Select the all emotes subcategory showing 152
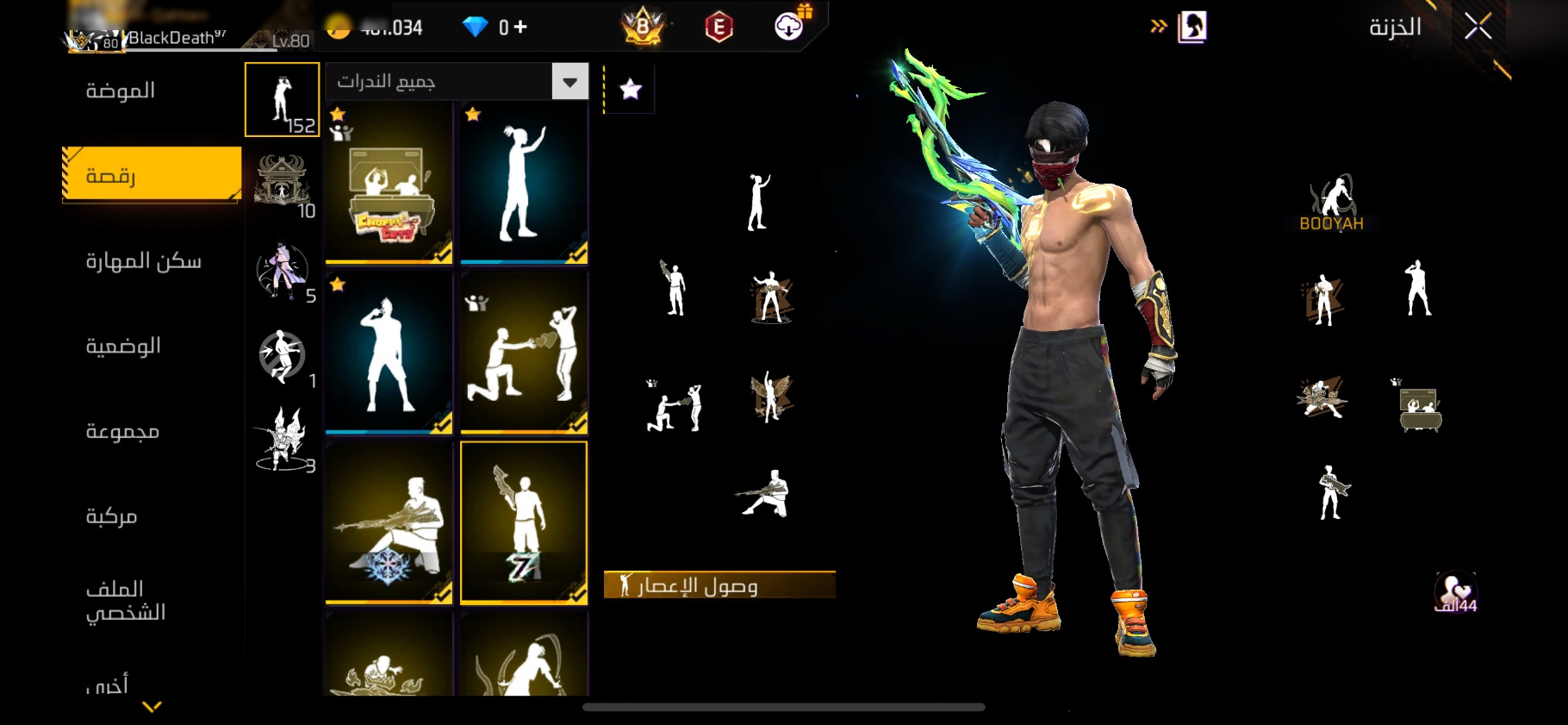The width and height of the screenshot is (1568, 725). pyautogui.click(x=283, y=99)
